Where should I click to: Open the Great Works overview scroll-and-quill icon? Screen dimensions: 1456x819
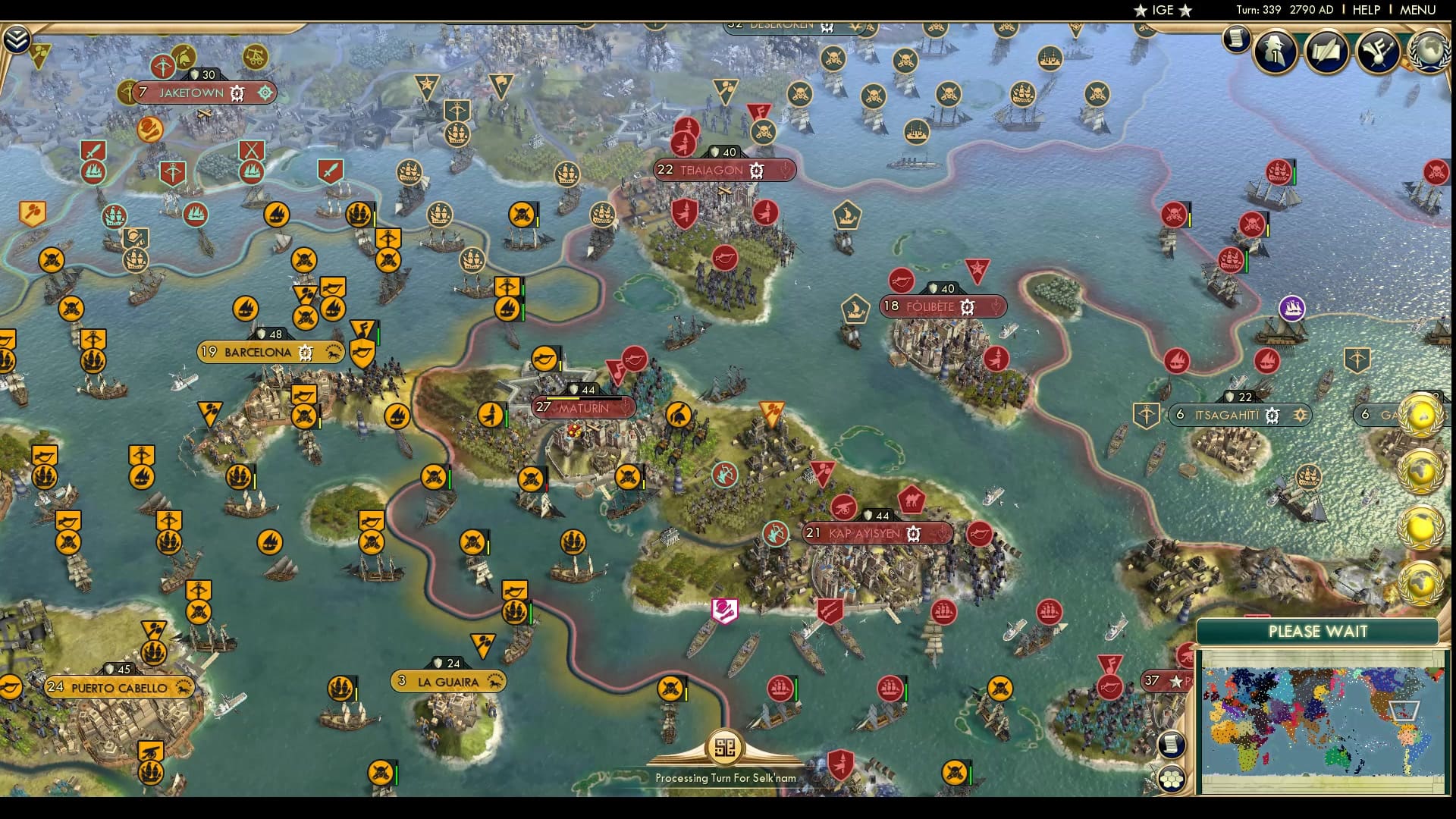[x=1327, y=52]
